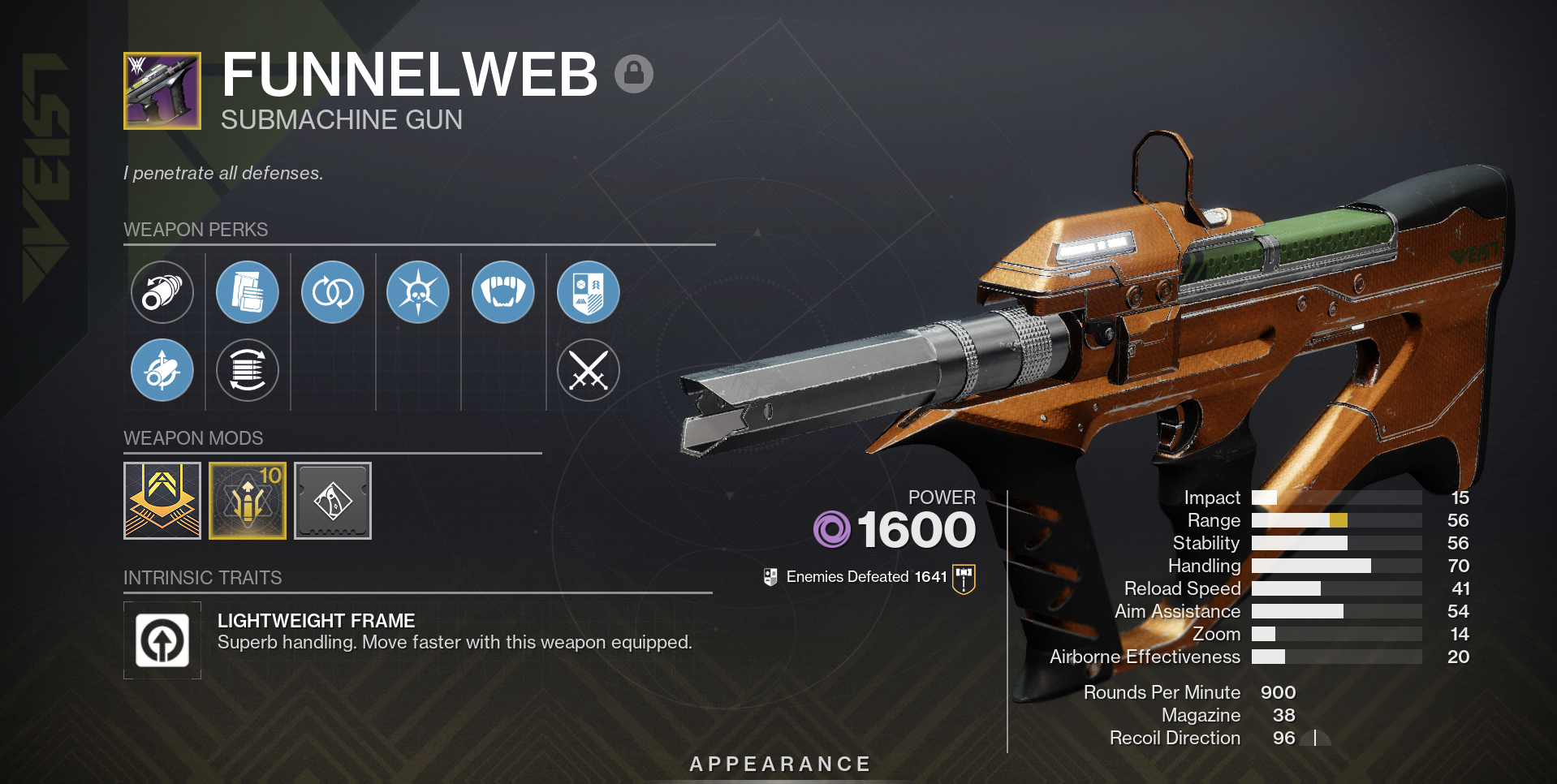
Task: Expand the Weapon Perks section
Action: click(195, 230)
